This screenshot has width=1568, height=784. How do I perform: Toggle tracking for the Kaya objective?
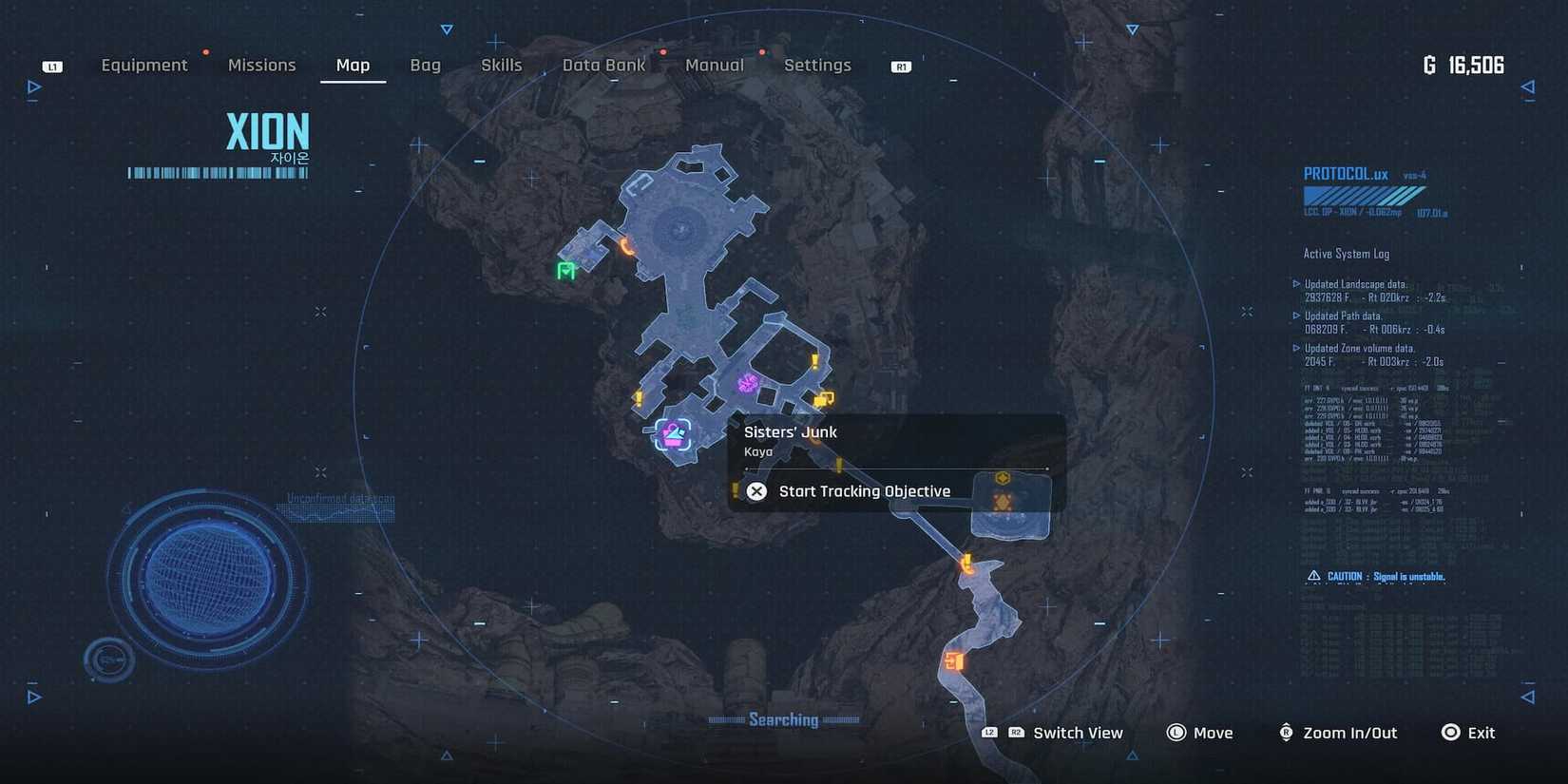pyautogui.click(x=864, y=491)
